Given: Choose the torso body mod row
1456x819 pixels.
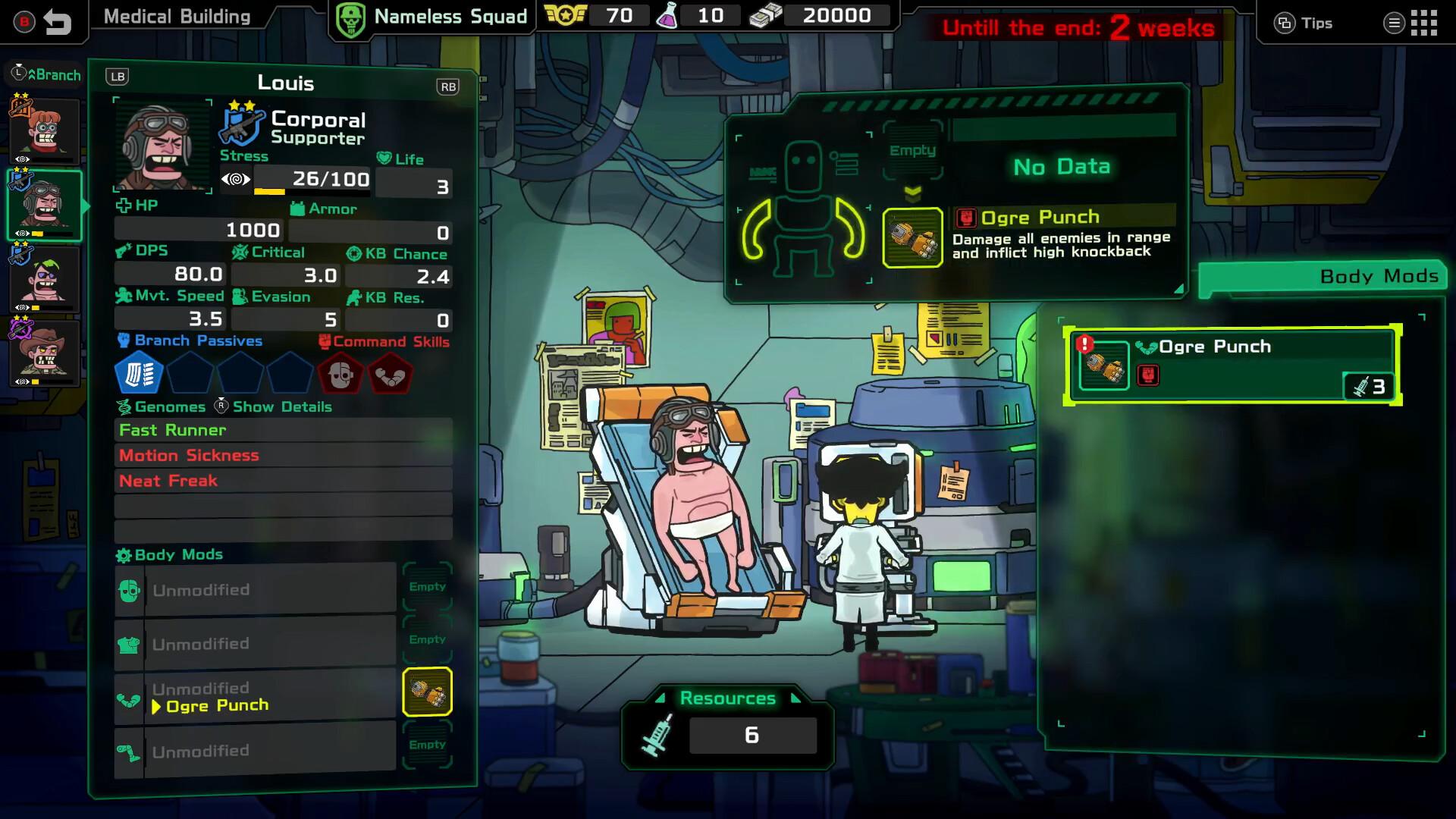Looking at the screenshot, I should pos(256,644).
